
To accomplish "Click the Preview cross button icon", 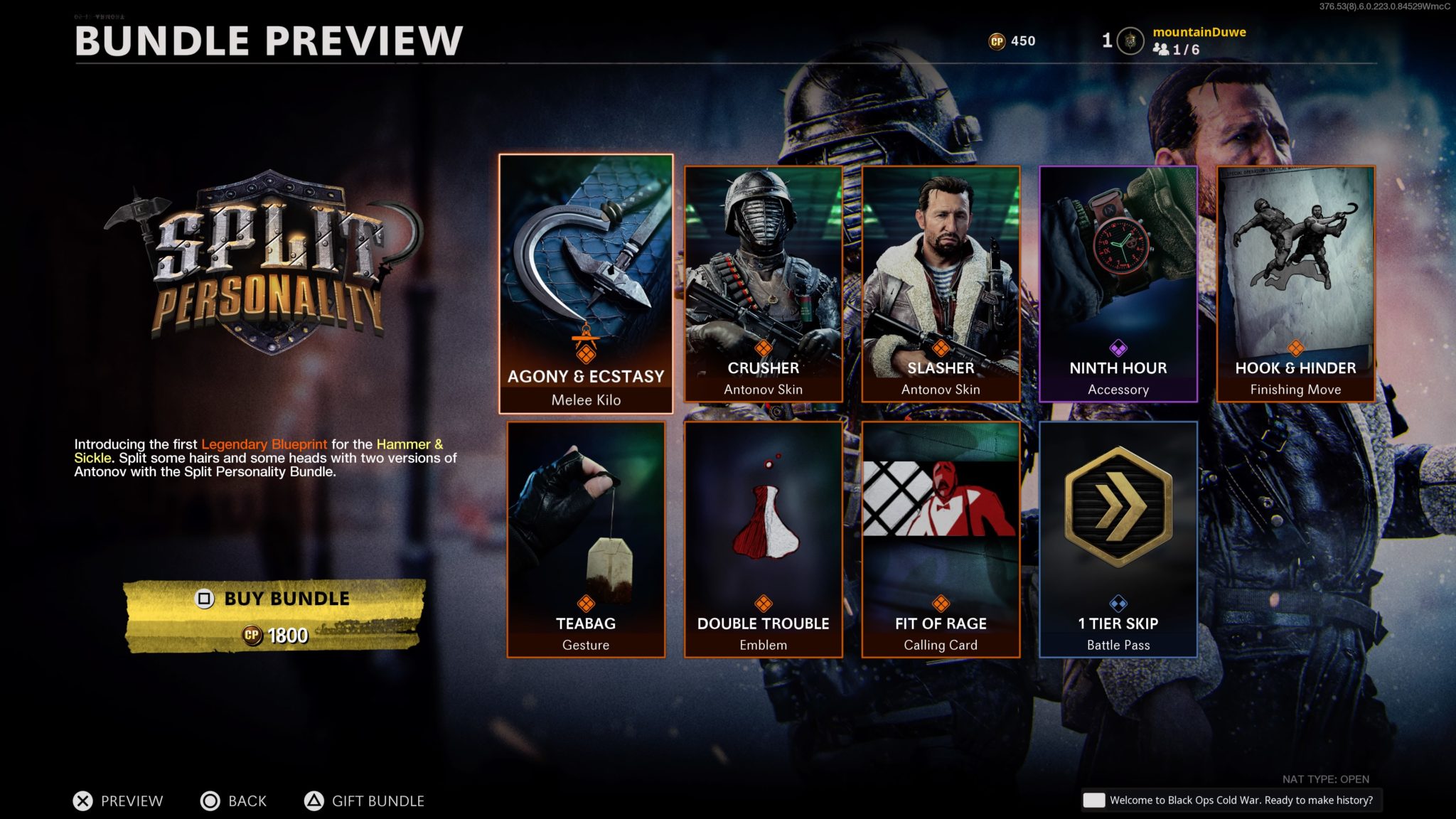I will [81, 801].
